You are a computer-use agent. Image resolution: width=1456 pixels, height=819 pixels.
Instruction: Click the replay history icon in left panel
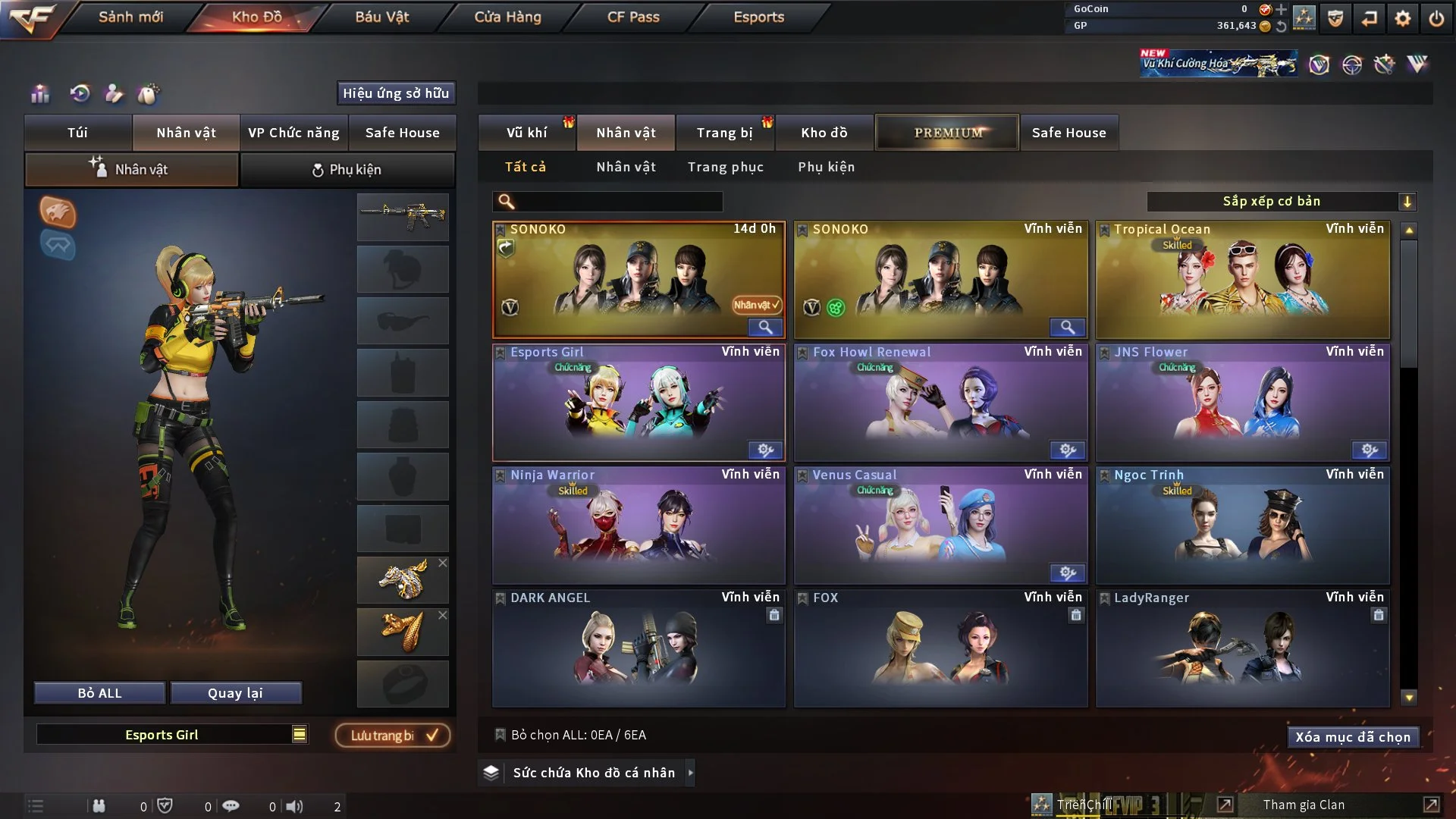[81, 94]
